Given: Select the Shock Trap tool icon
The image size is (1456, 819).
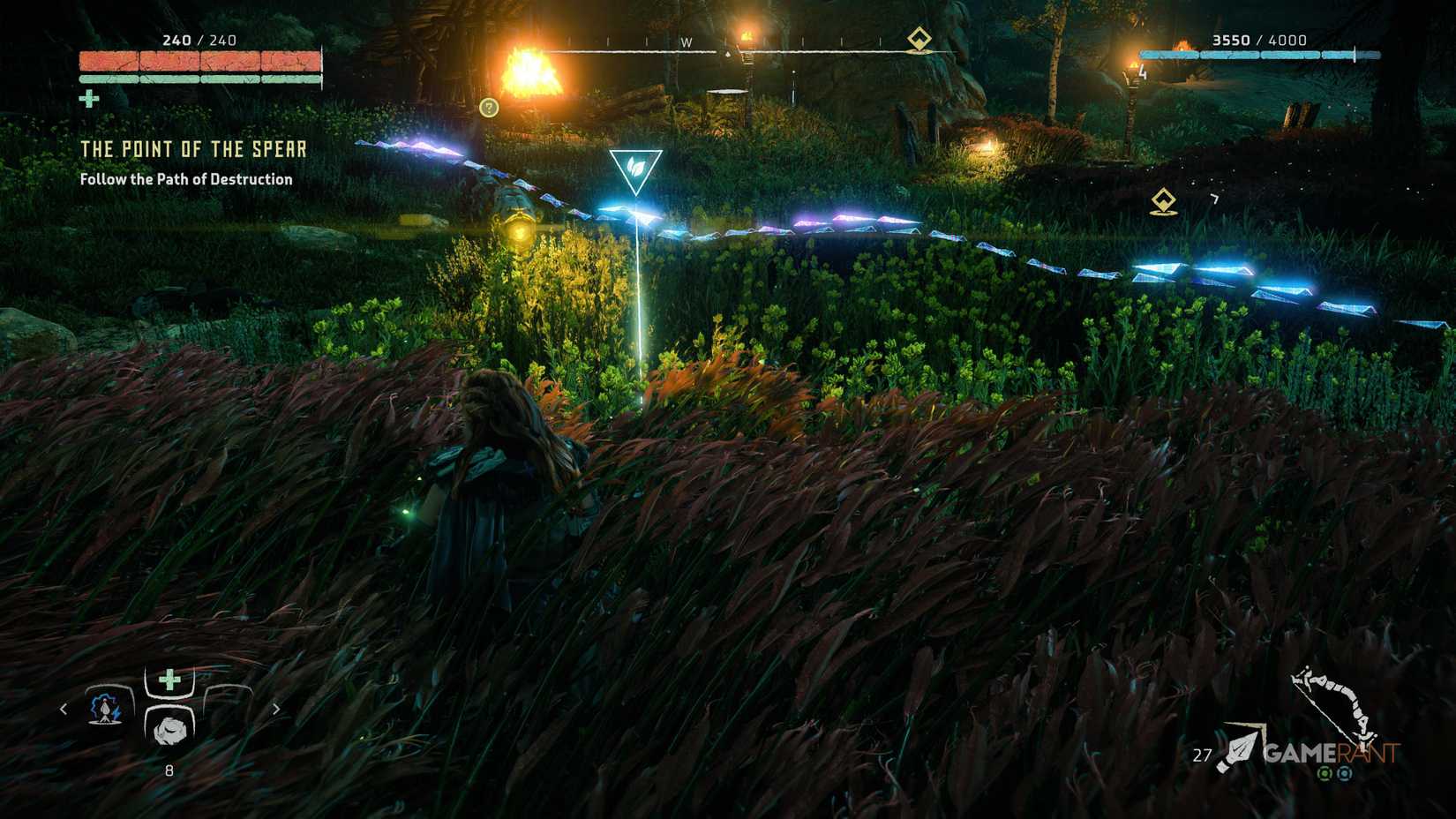Looking at the screenshot, I should coord(105,710).
